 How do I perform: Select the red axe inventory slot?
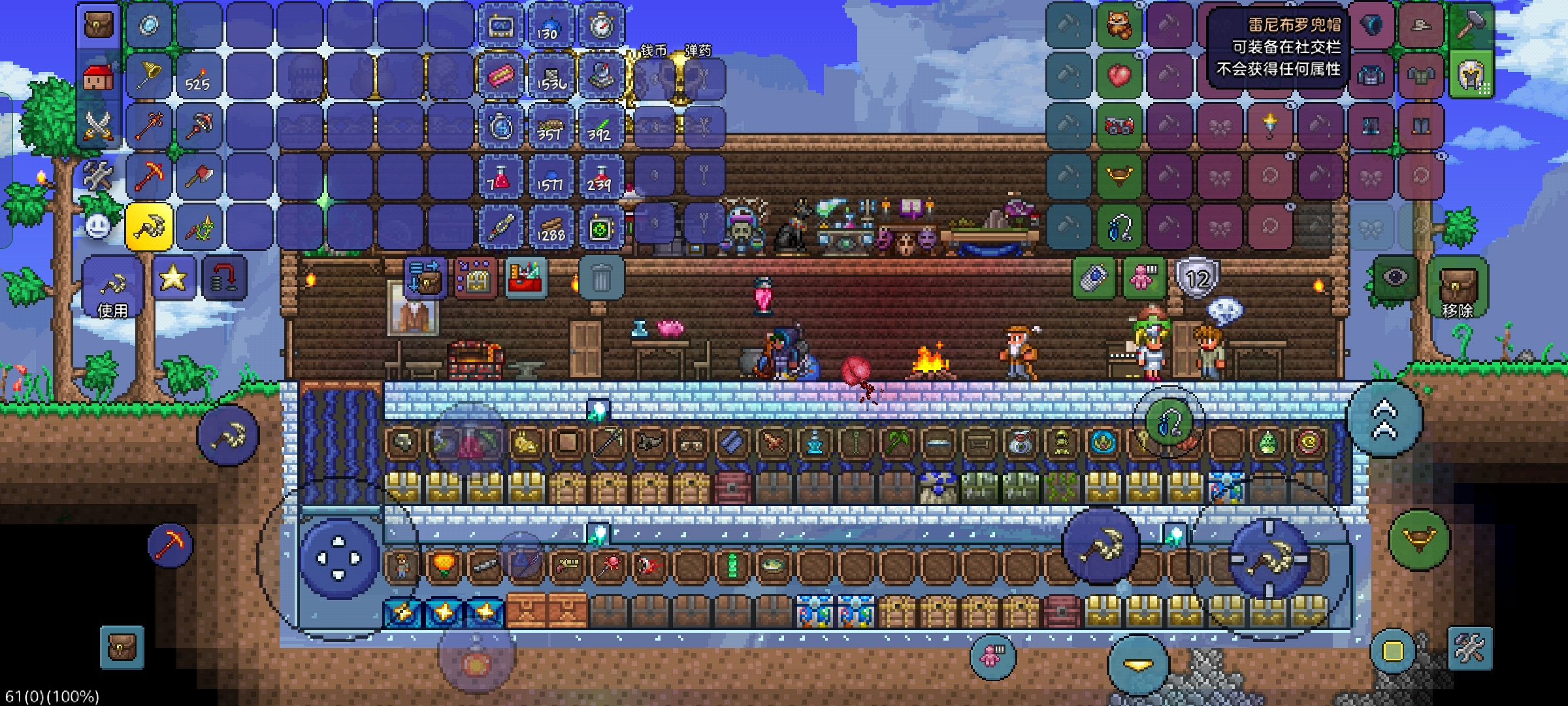(x=199, y=176)
